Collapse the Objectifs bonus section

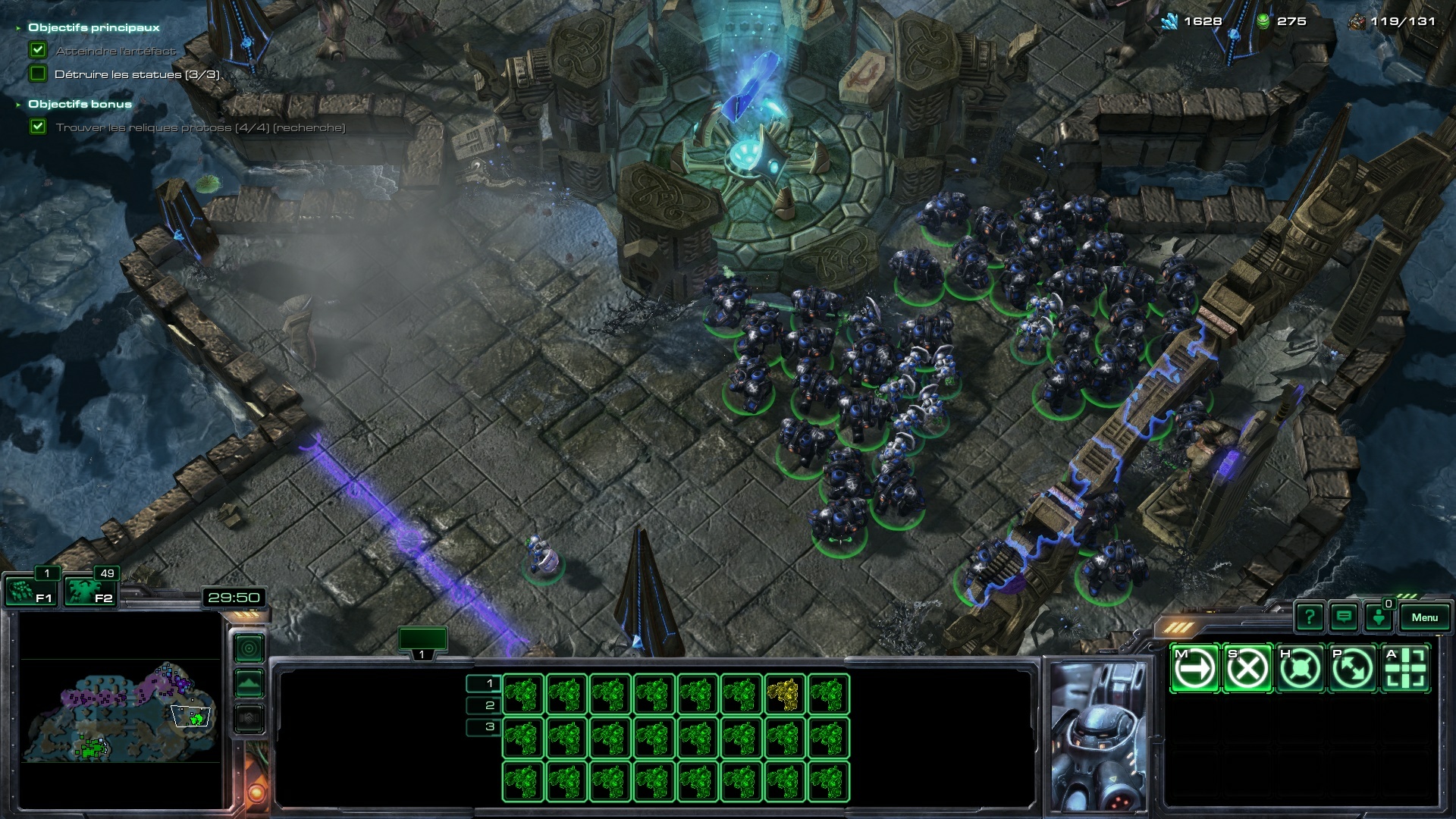18,105
